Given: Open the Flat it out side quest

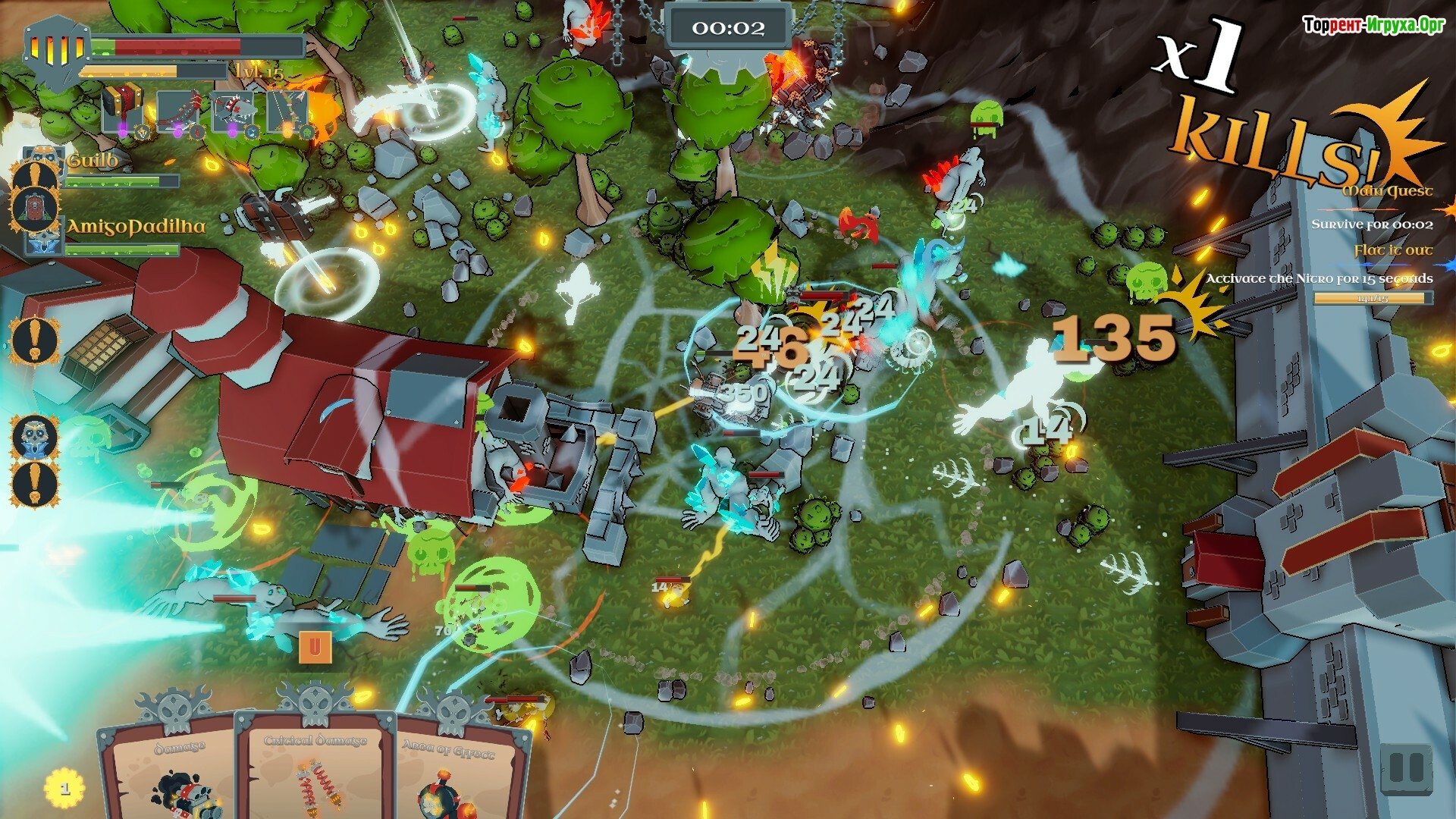Looking at the screenshot, I should click(1394, 249).
